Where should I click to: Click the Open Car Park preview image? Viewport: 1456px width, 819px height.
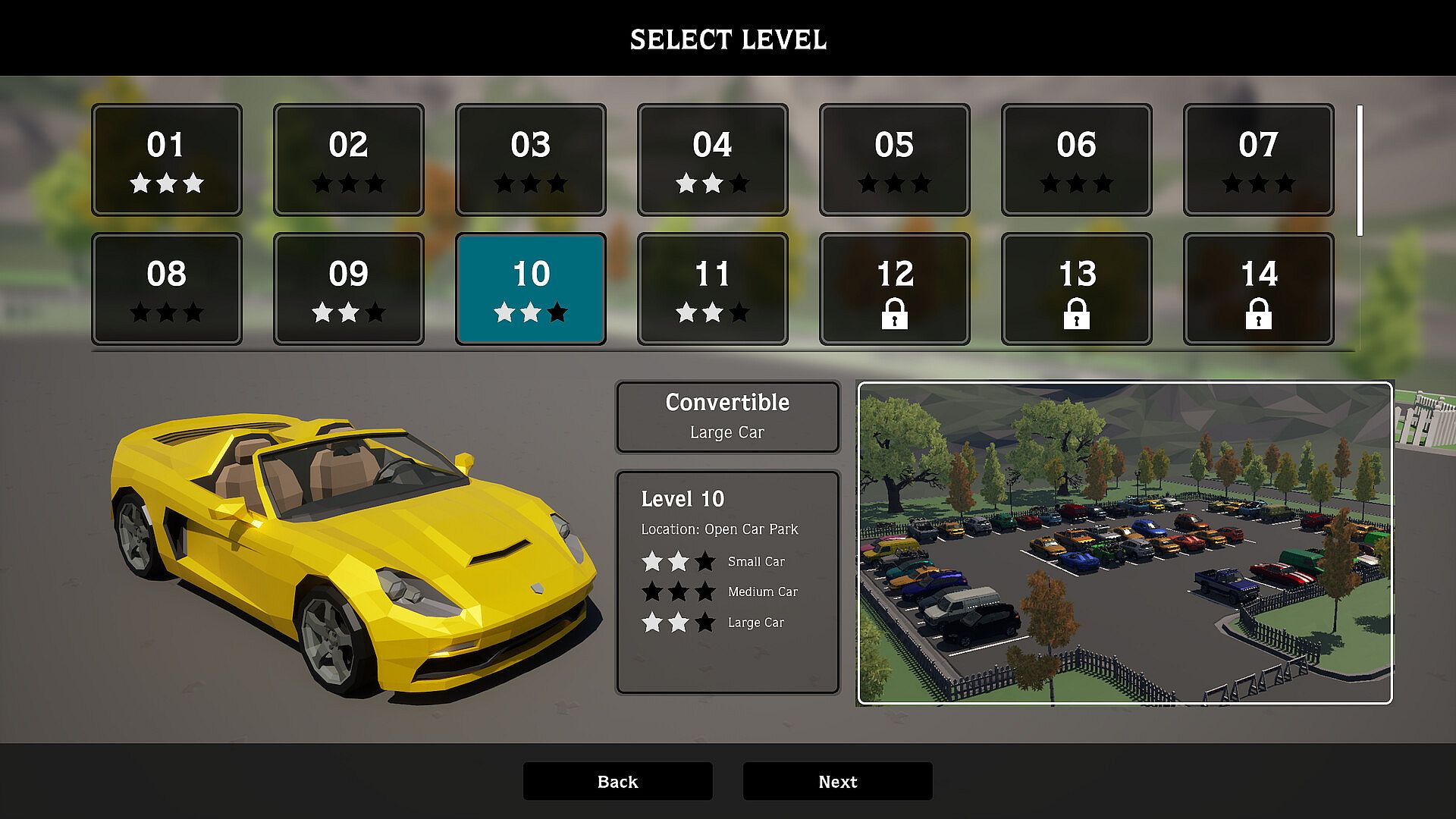tap(1125, 543)
